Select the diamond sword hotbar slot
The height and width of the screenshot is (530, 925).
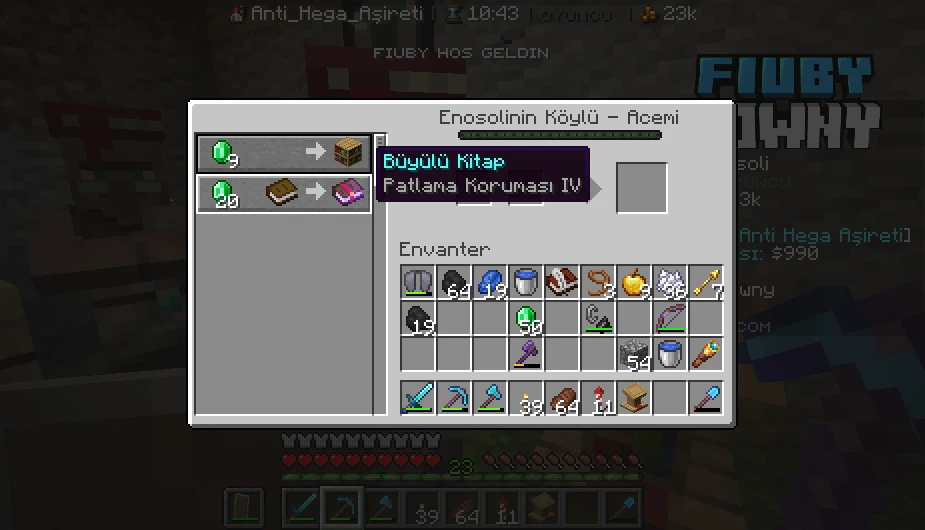coord(417,397)
